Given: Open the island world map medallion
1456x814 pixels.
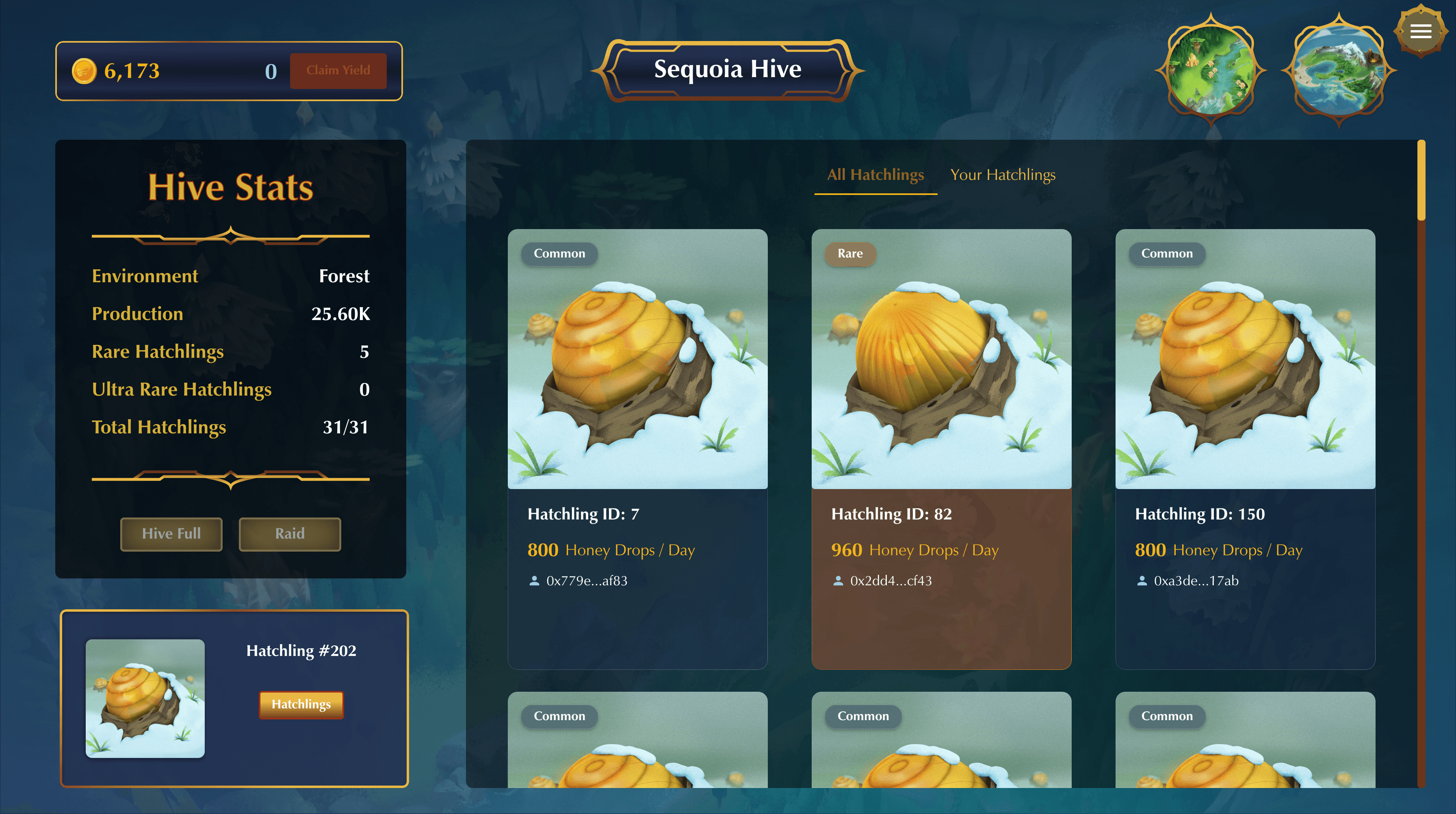Looking at the screenshot, I should pos(1339,71).
